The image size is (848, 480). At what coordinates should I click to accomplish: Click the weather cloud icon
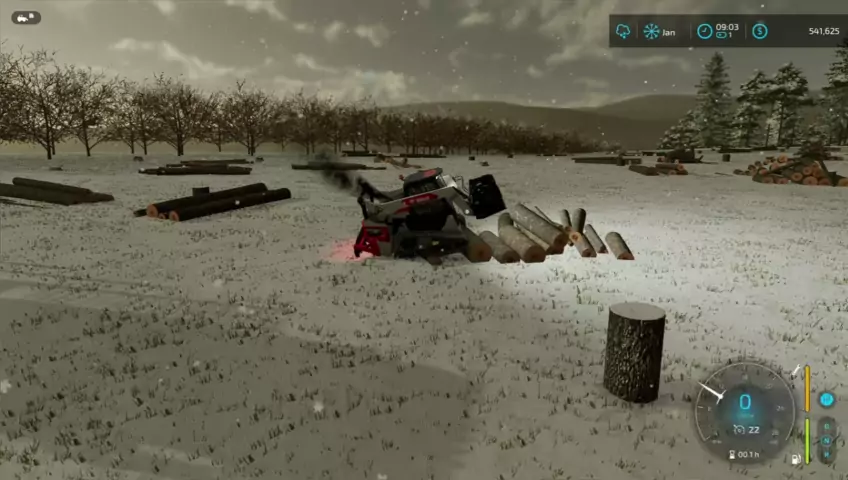click(624, 31)
